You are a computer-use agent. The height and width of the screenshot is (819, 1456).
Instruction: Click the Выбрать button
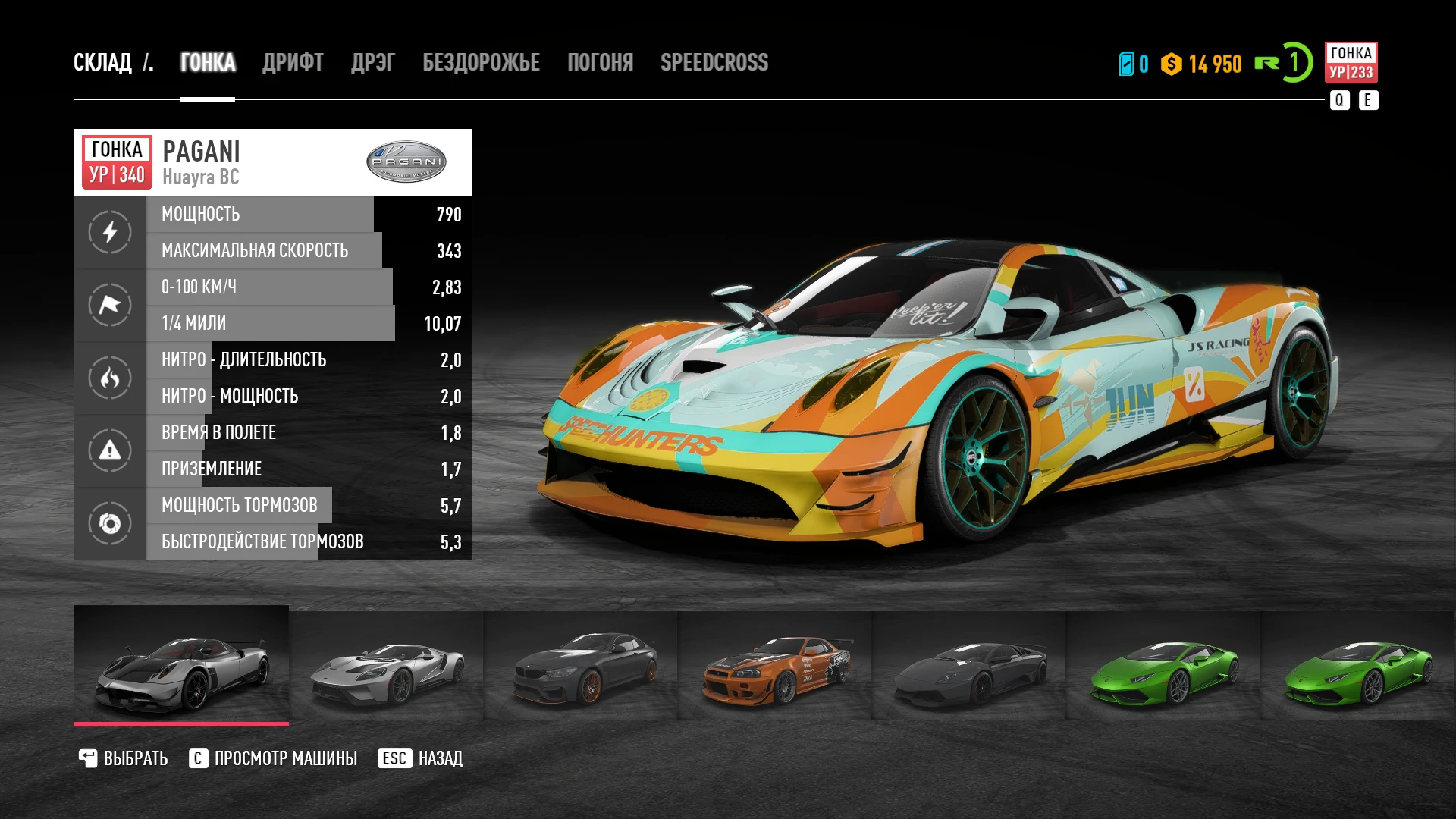[x=124, y=758]
